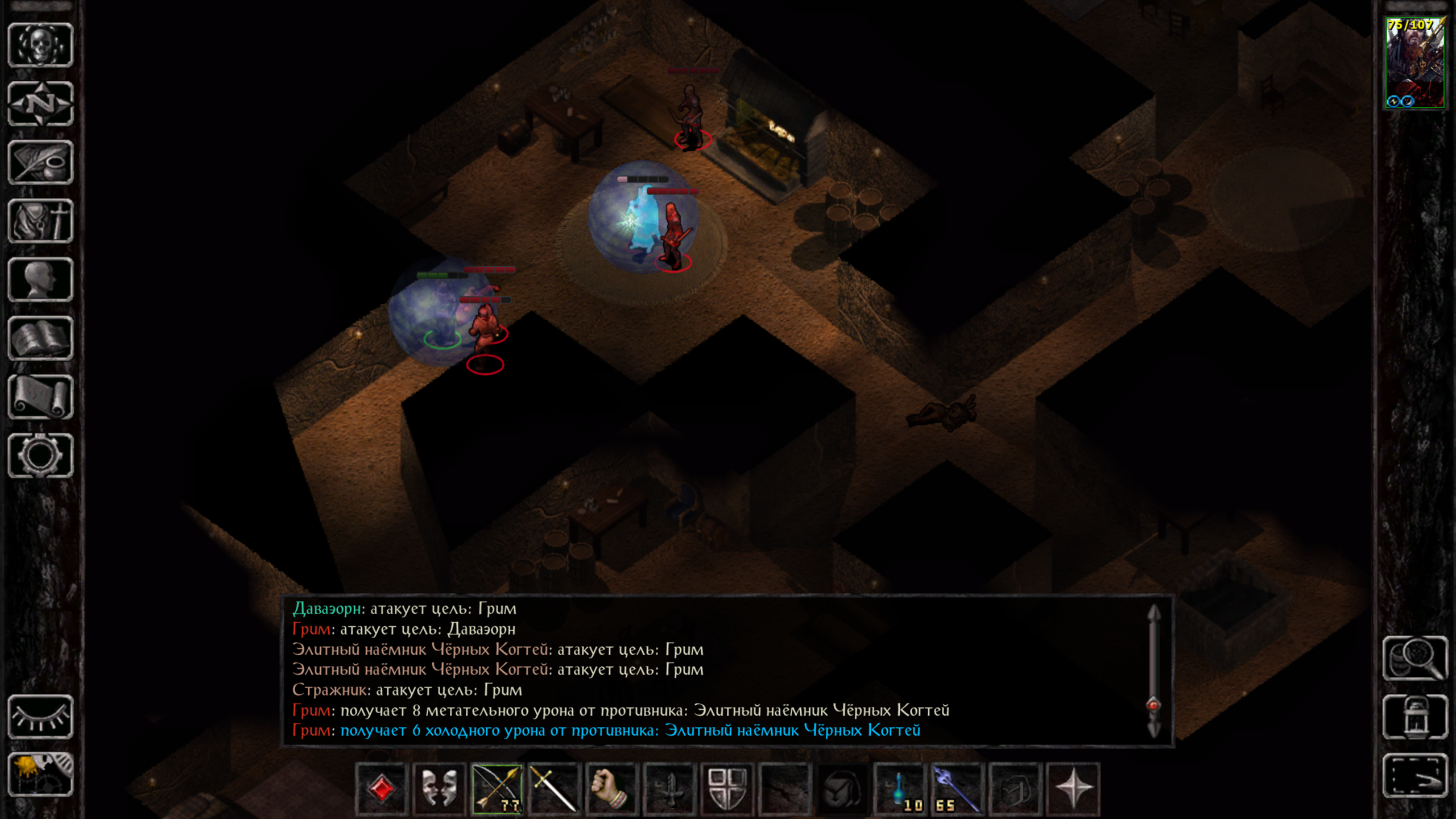Open the area map with the compass
This screenshot has height=819, width=1456.
[40, 104]
